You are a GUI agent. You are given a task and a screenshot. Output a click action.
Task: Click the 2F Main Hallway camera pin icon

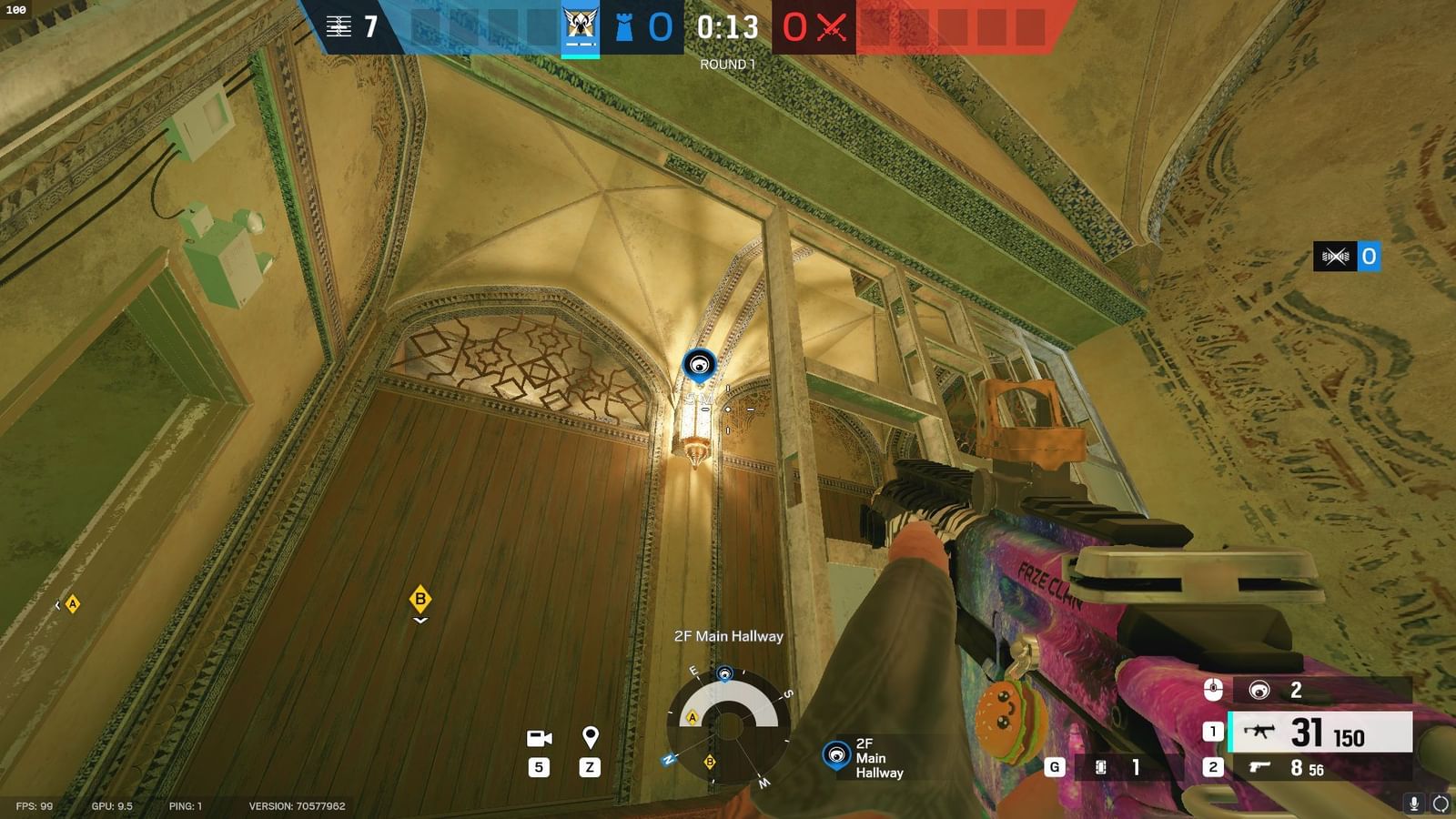pos(836,756)
